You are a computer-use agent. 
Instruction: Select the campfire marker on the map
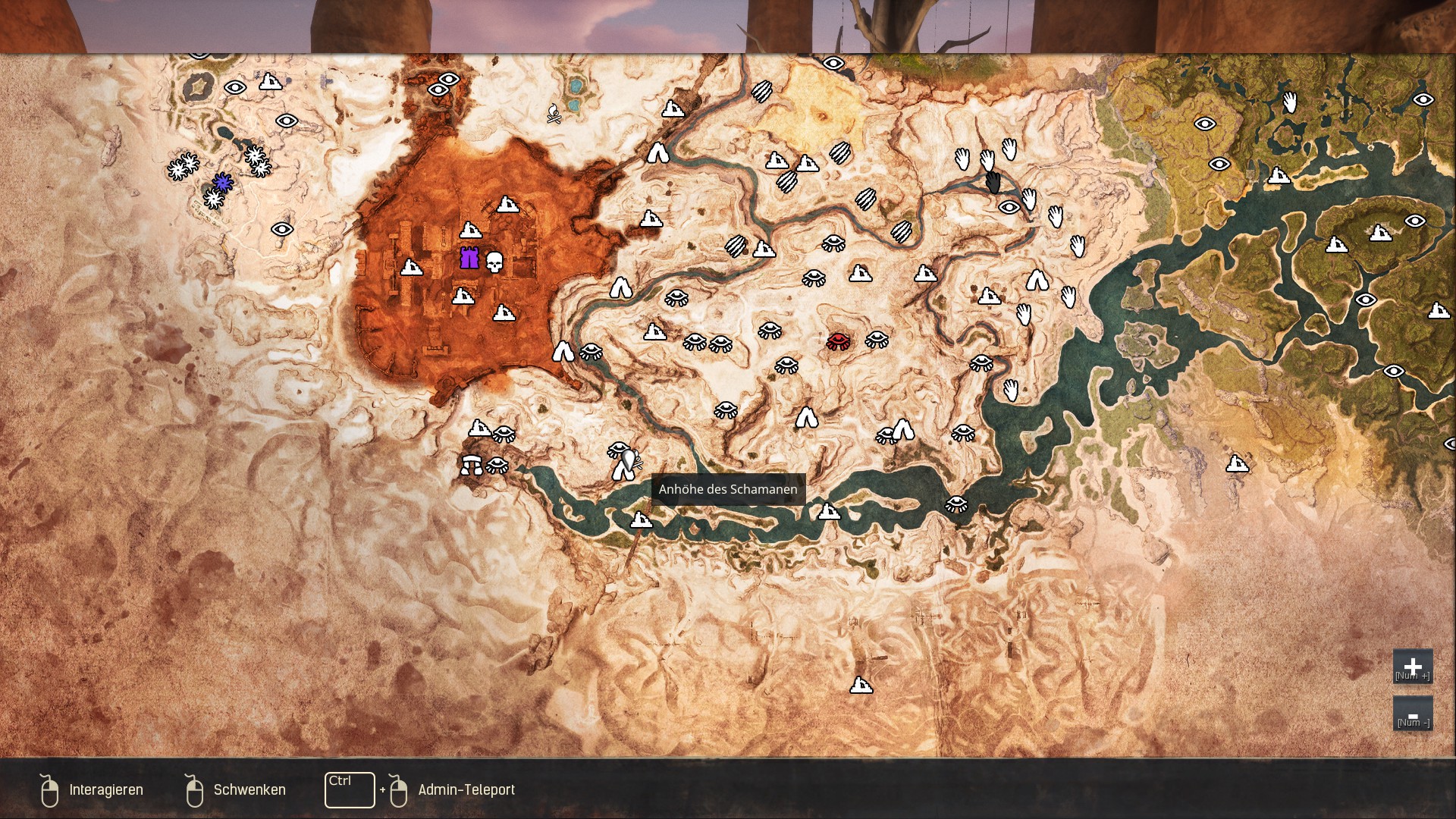554,114
